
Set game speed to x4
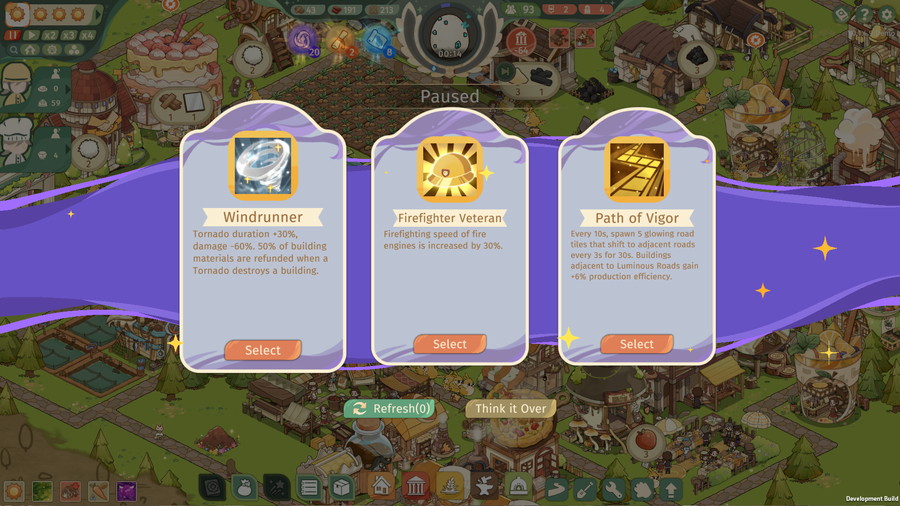88,34
